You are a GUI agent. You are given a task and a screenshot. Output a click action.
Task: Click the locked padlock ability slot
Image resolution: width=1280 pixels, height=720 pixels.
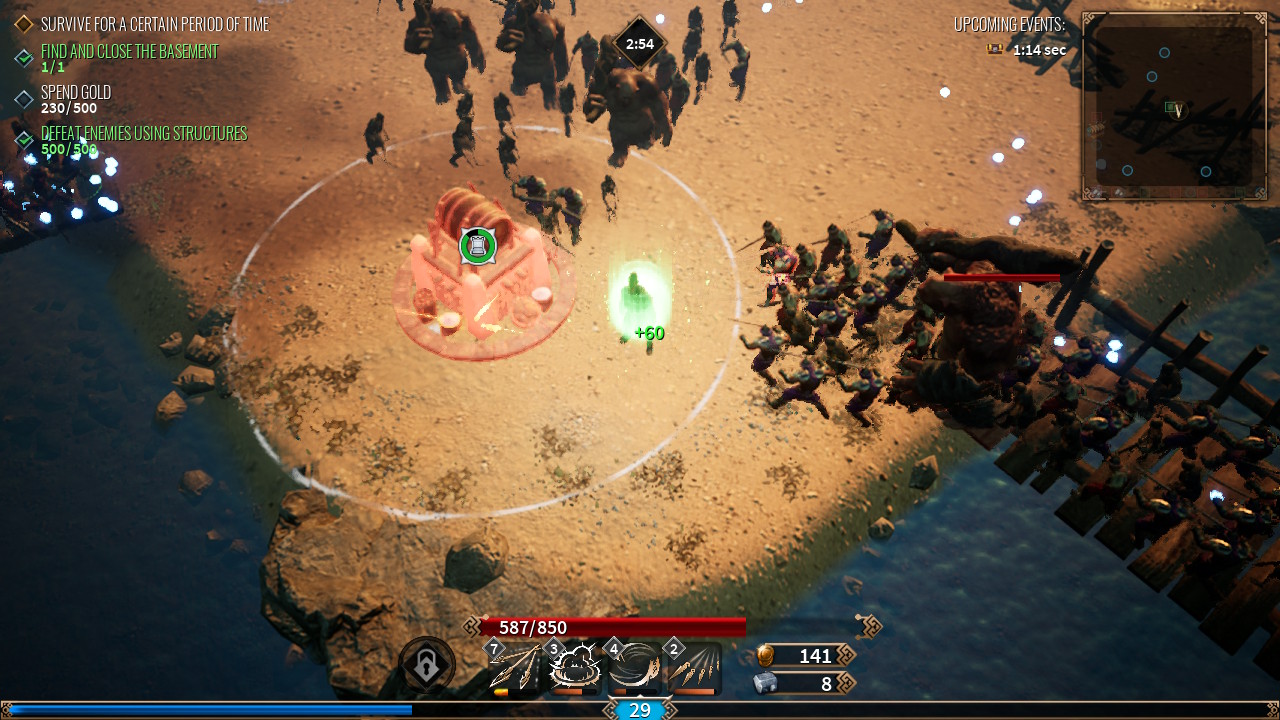pyautogui.click(x=427, y=666)
